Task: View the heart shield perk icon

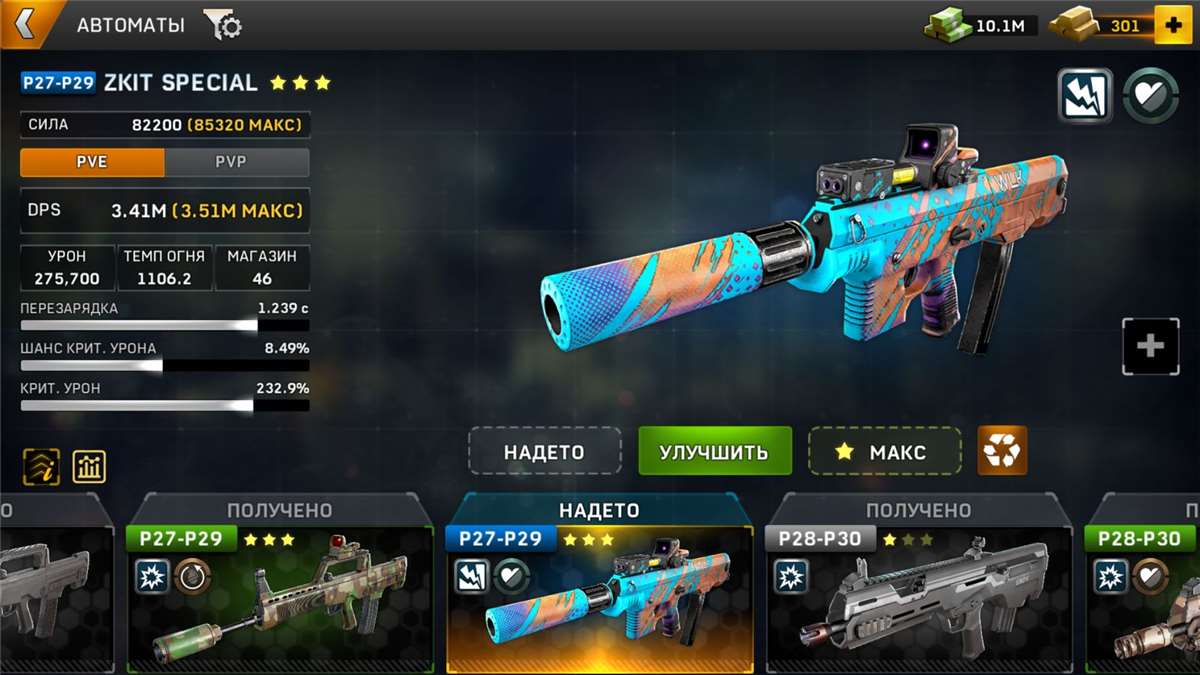Action: pos(1150,96)
